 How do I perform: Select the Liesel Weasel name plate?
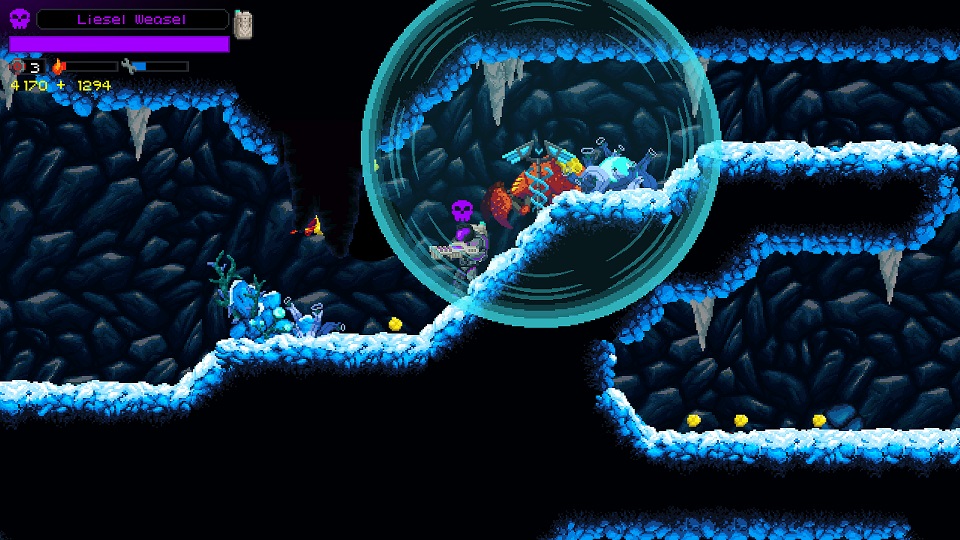tap(133, 19)
